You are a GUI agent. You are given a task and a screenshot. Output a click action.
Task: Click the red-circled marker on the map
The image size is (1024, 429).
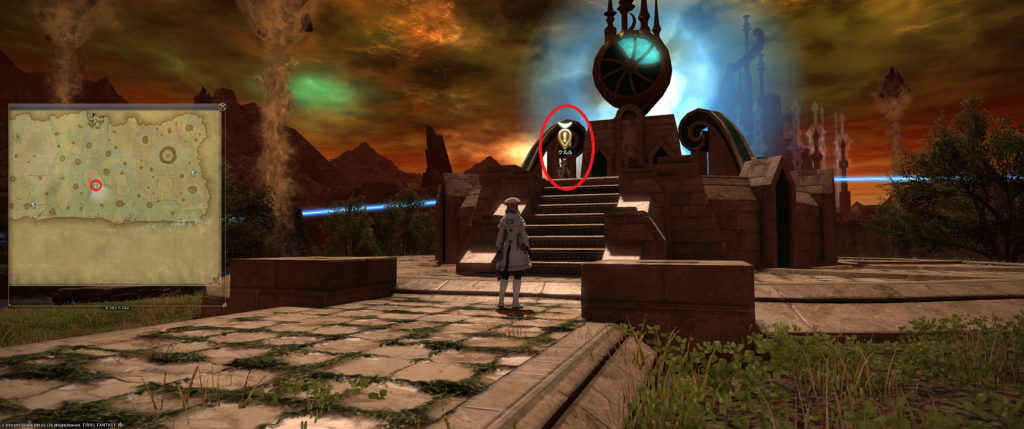click(96, 184)
